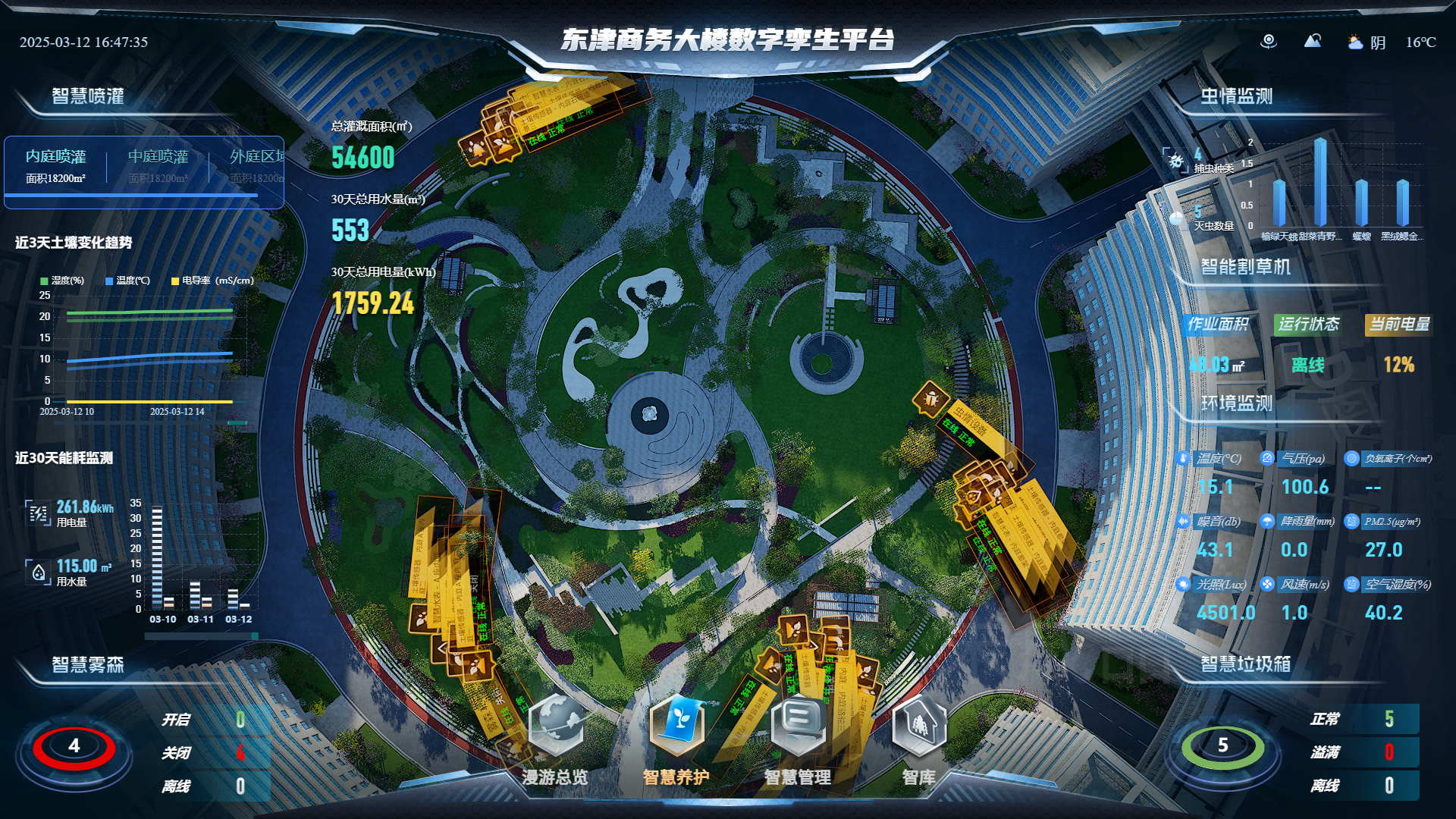Image resolution: width=1456 pixels, height=819 pixels.
Task: Toggle the 温度(℃) legend series
Action: 127,281
